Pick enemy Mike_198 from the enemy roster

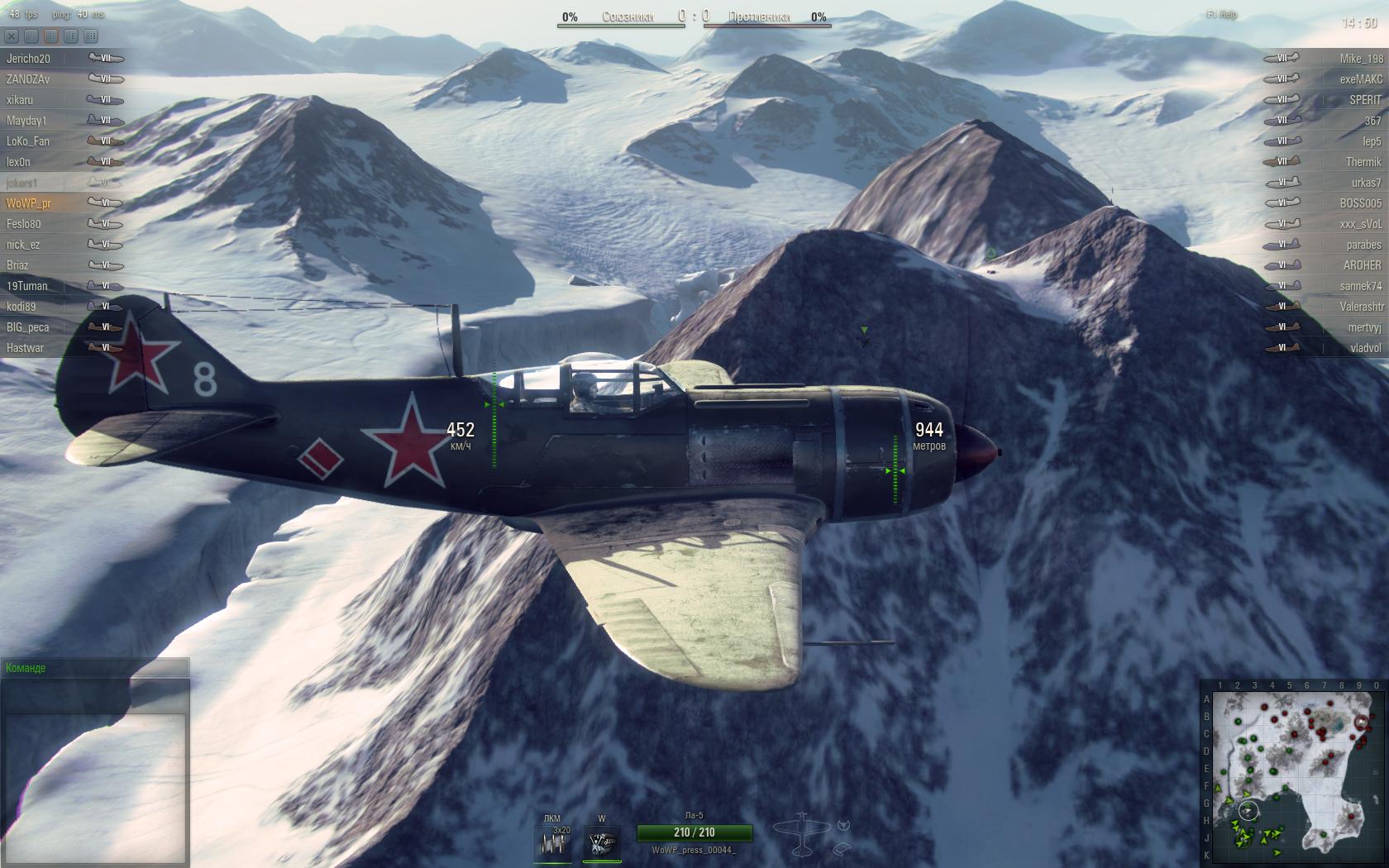(x=1361, y=59)
